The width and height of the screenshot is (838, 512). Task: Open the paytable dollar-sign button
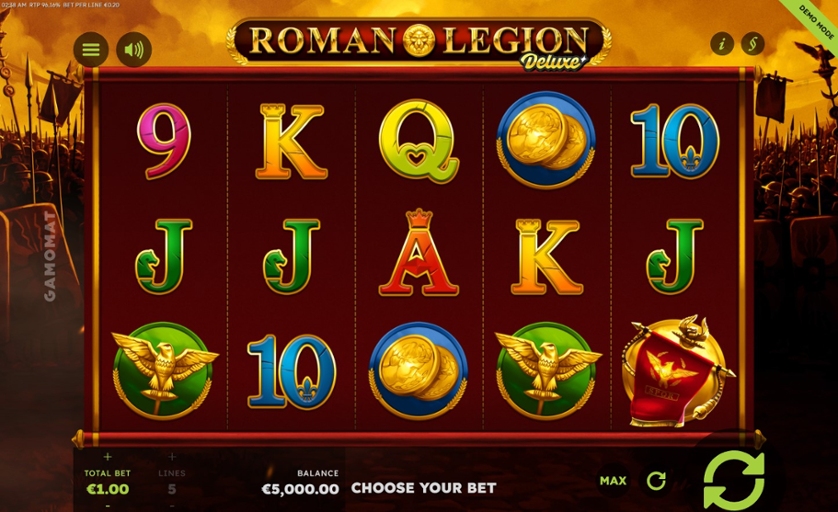tap(752, 44)
